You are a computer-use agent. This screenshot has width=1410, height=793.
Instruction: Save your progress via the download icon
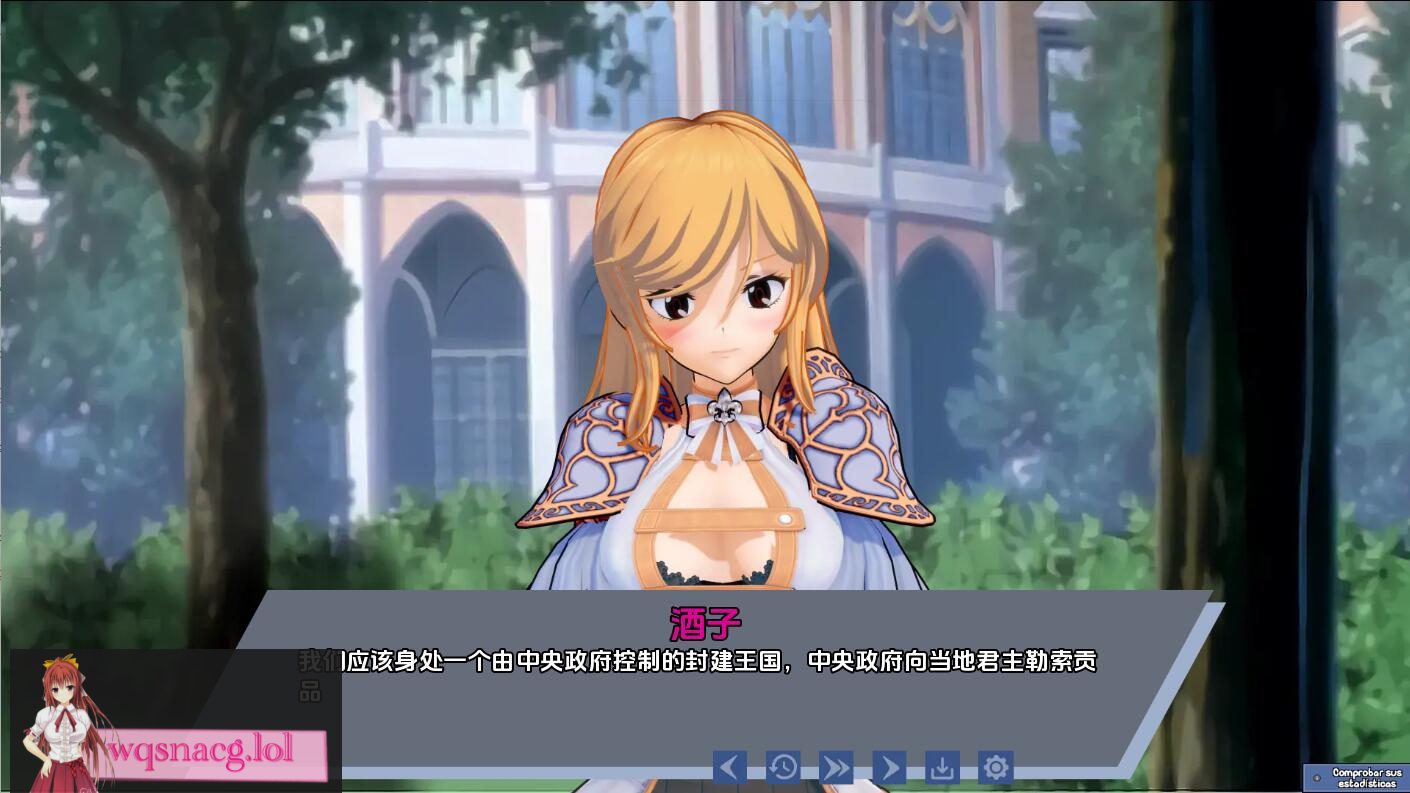pyautogui.click(x=942, y=767)
